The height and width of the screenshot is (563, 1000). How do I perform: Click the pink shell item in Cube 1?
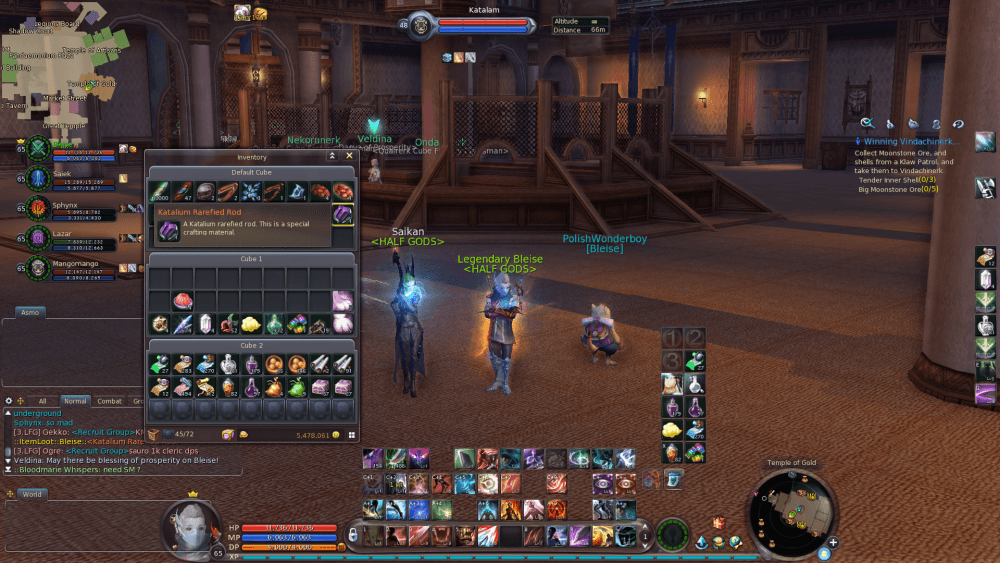[182, 300]
